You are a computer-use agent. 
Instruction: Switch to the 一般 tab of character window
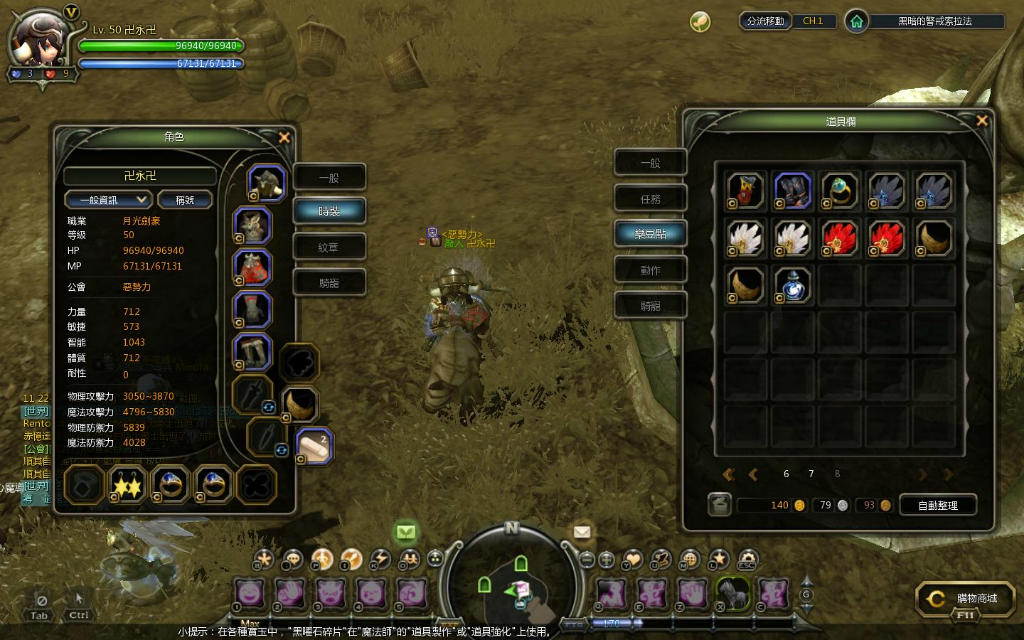[x=329, y=177]
